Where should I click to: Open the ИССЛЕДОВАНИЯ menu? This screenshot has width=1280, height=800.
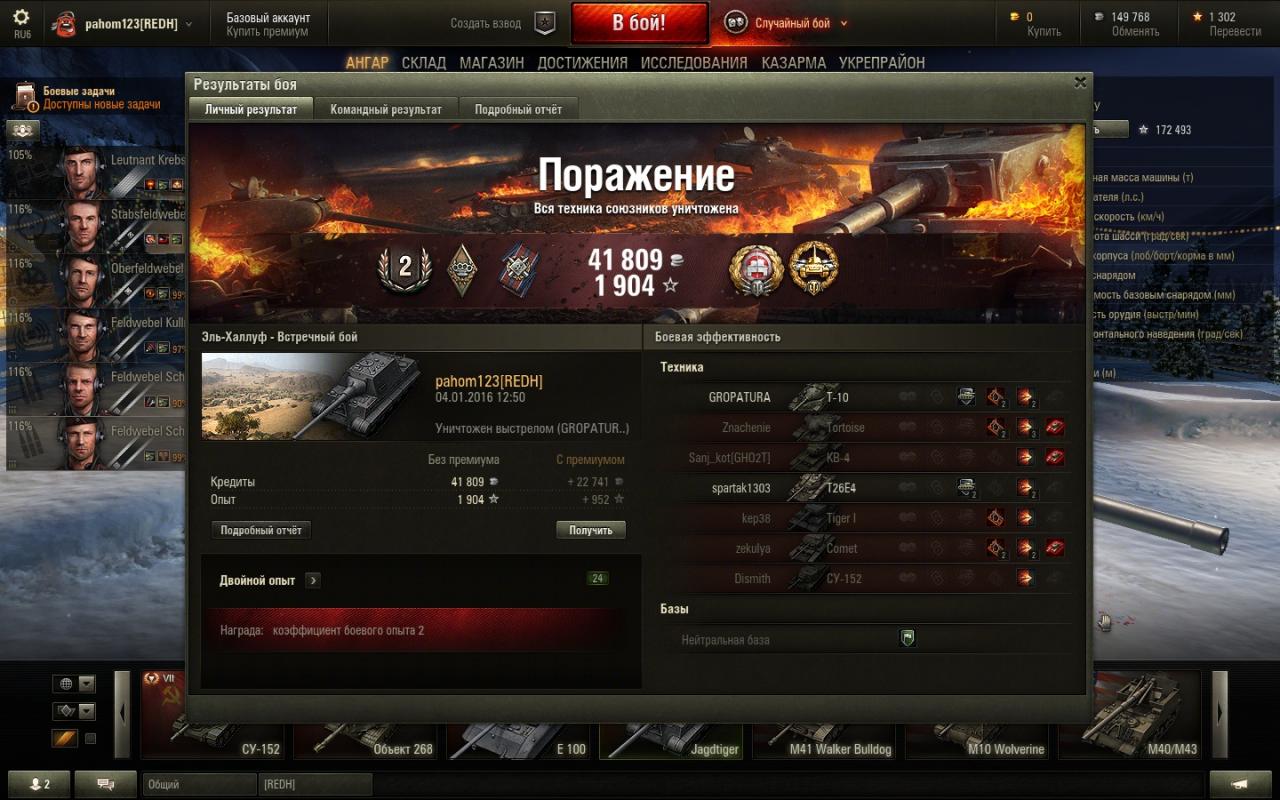coord(694,62)
